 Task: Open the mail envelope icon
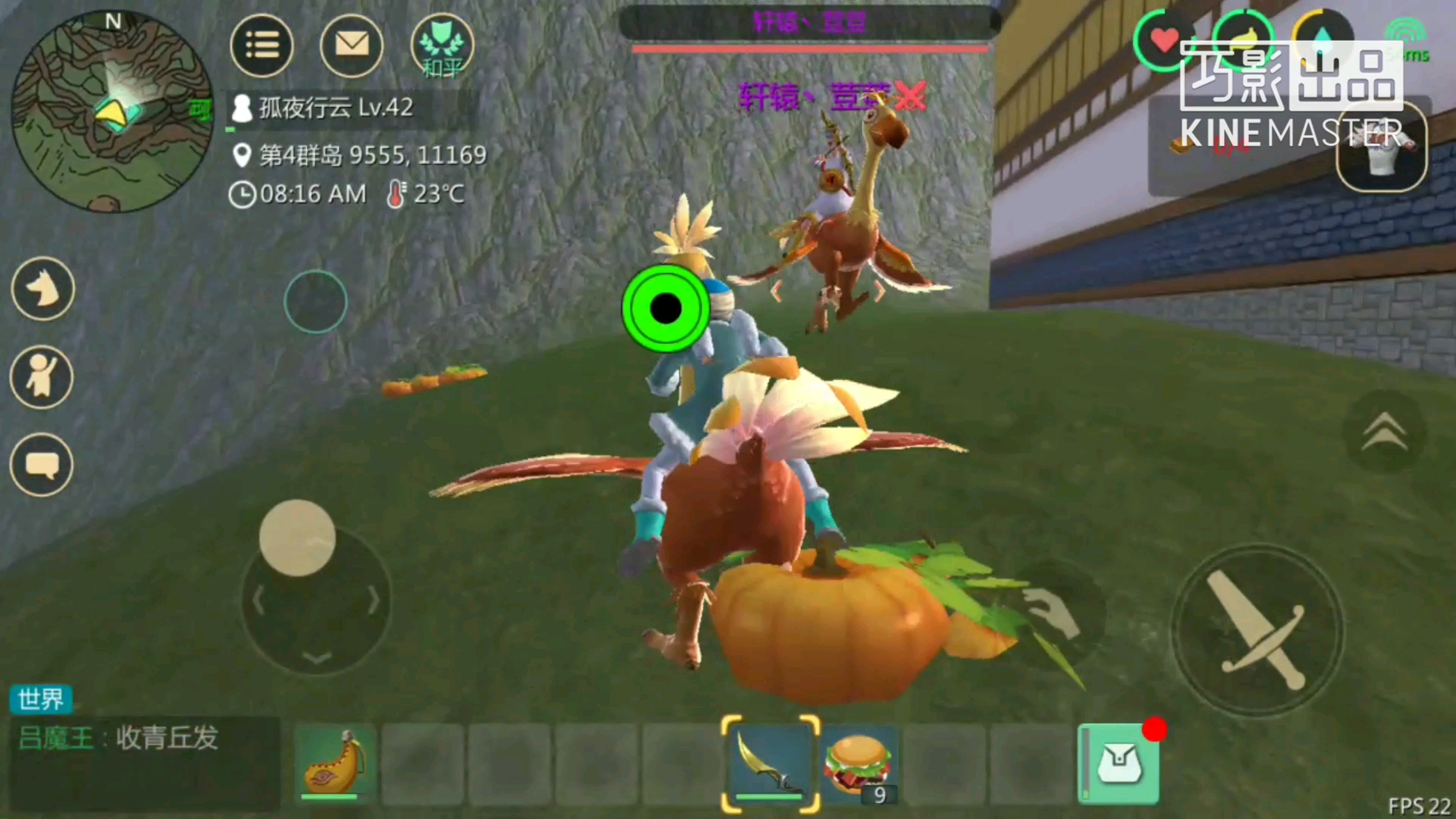coord(351,45)
